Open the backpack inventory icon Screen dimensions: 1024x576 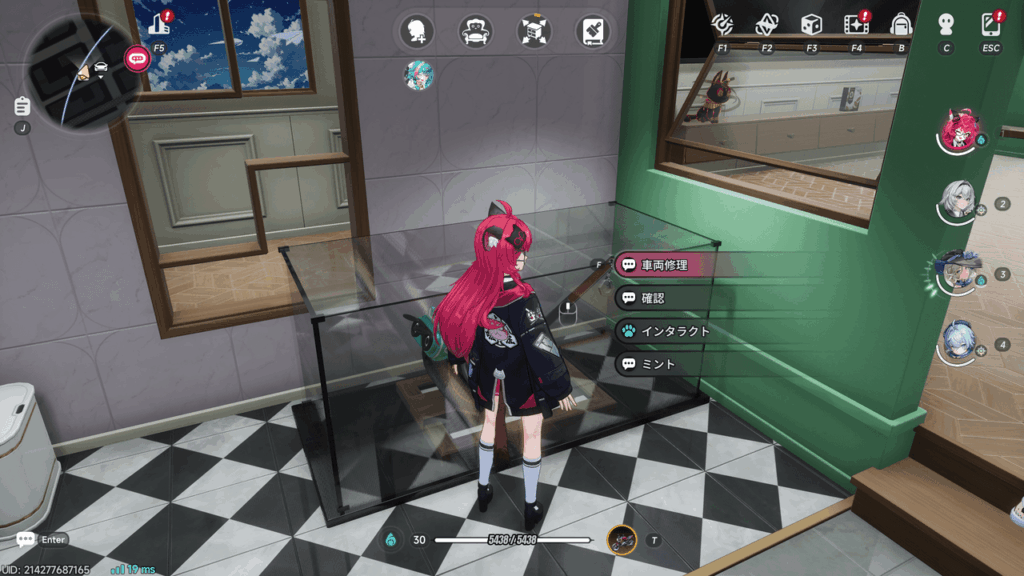click(901, 23)
